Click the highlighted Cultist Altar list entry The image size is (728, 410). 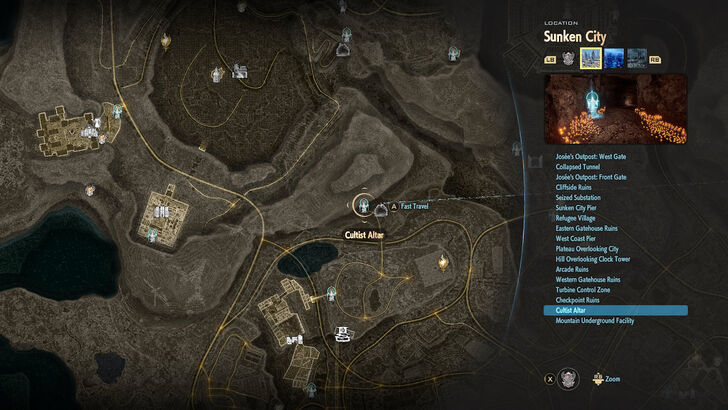click(615, 311)
